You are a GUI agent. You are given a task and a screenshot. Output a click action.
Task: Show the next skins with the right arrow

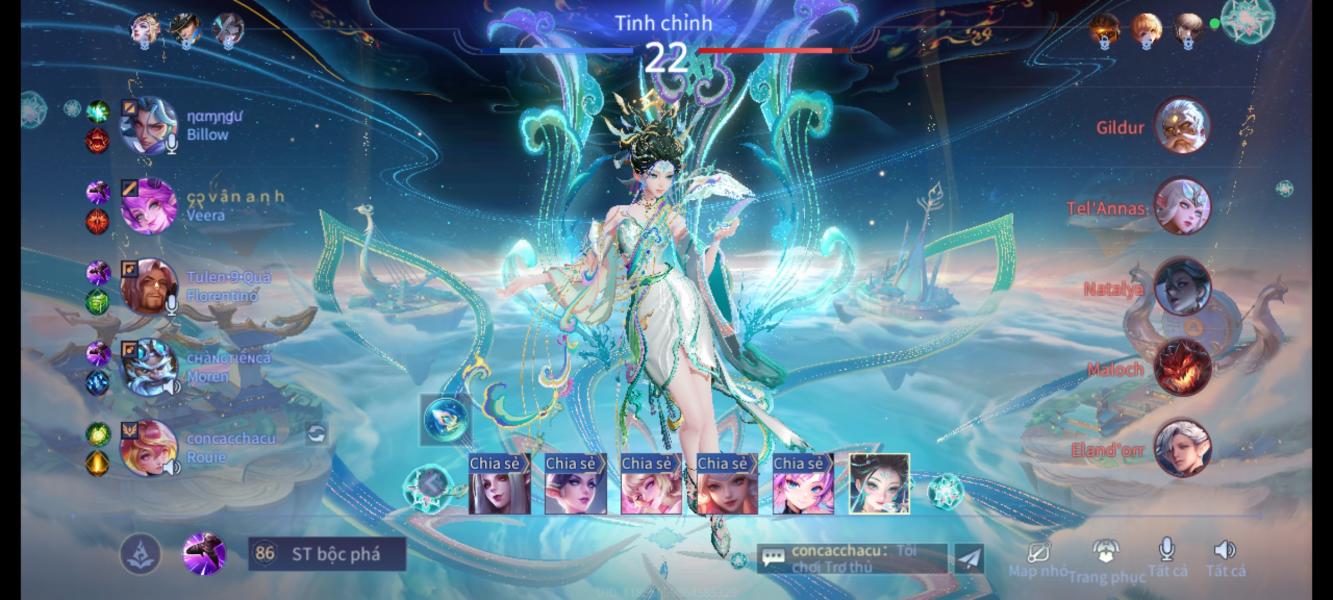point(944,489)
